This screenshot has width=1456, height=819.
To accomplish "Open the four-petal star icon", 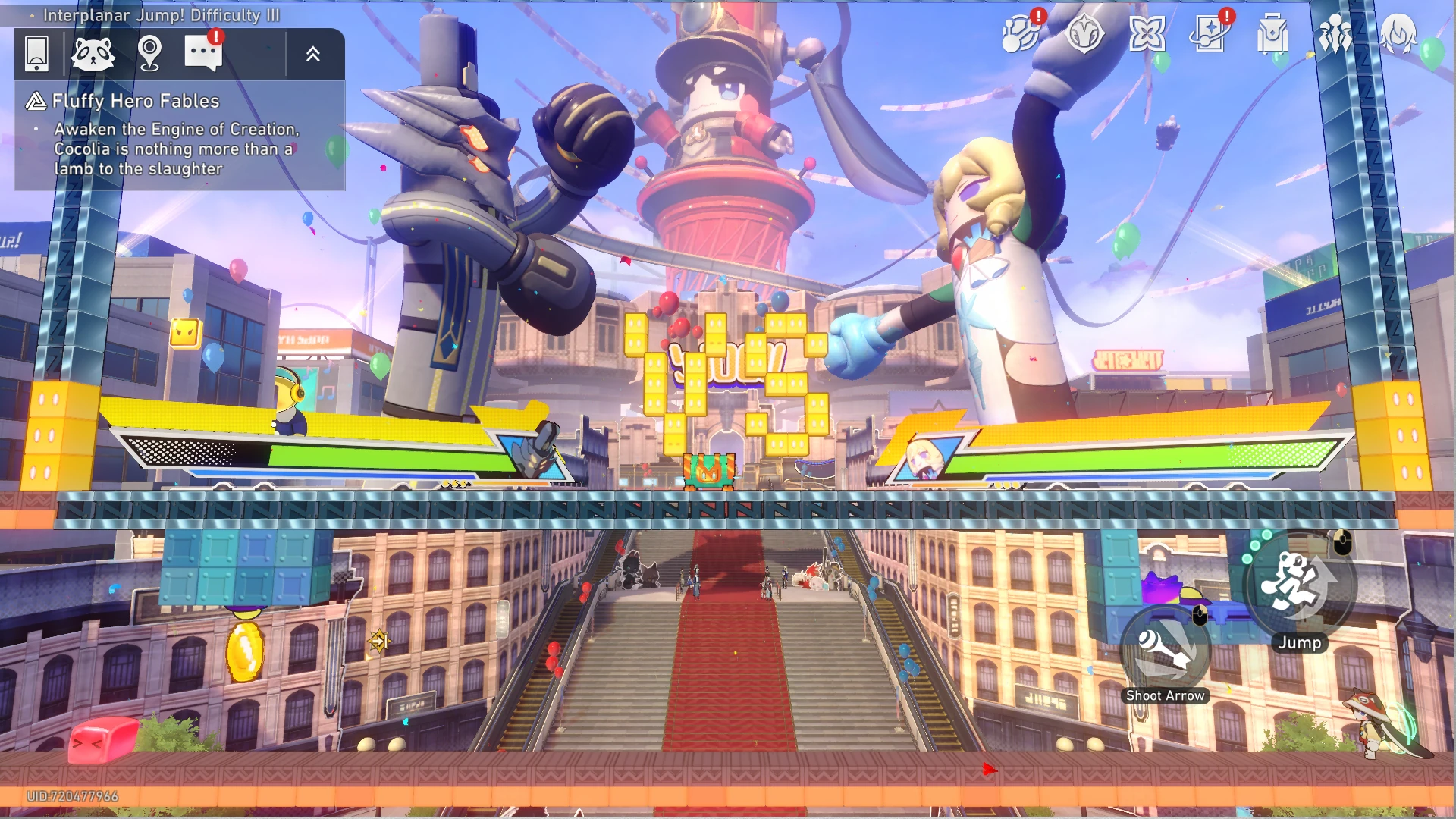I will [x=1147, y=34].
